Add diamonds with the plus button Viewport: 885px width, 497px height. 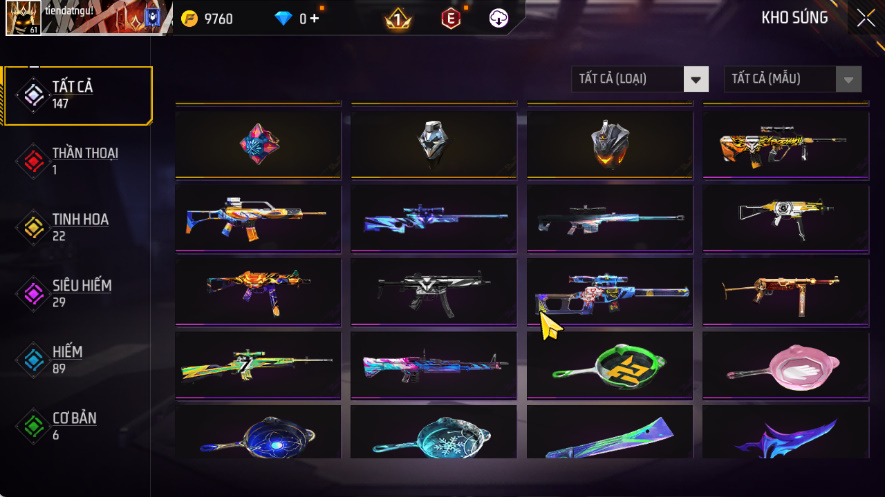click(x=315, y=18)
